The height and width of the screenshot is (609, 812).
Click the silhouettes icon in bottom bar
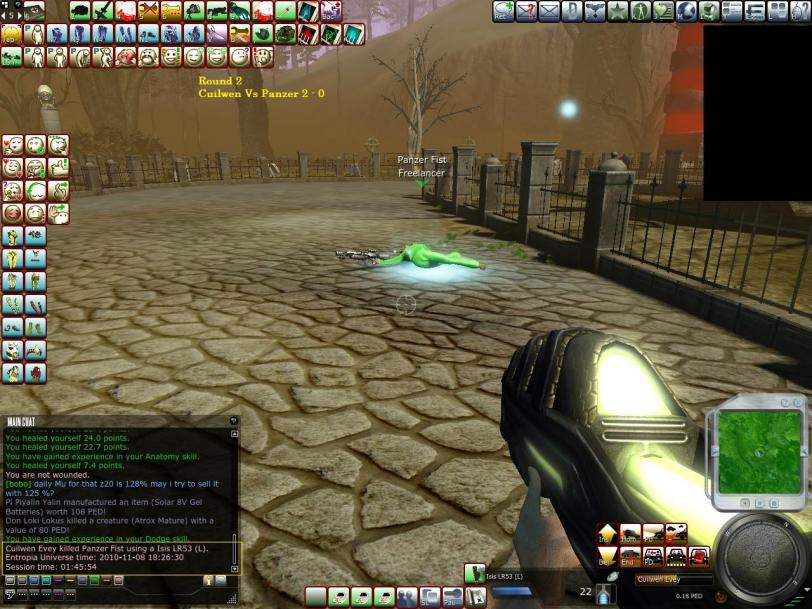click(407, 597)
